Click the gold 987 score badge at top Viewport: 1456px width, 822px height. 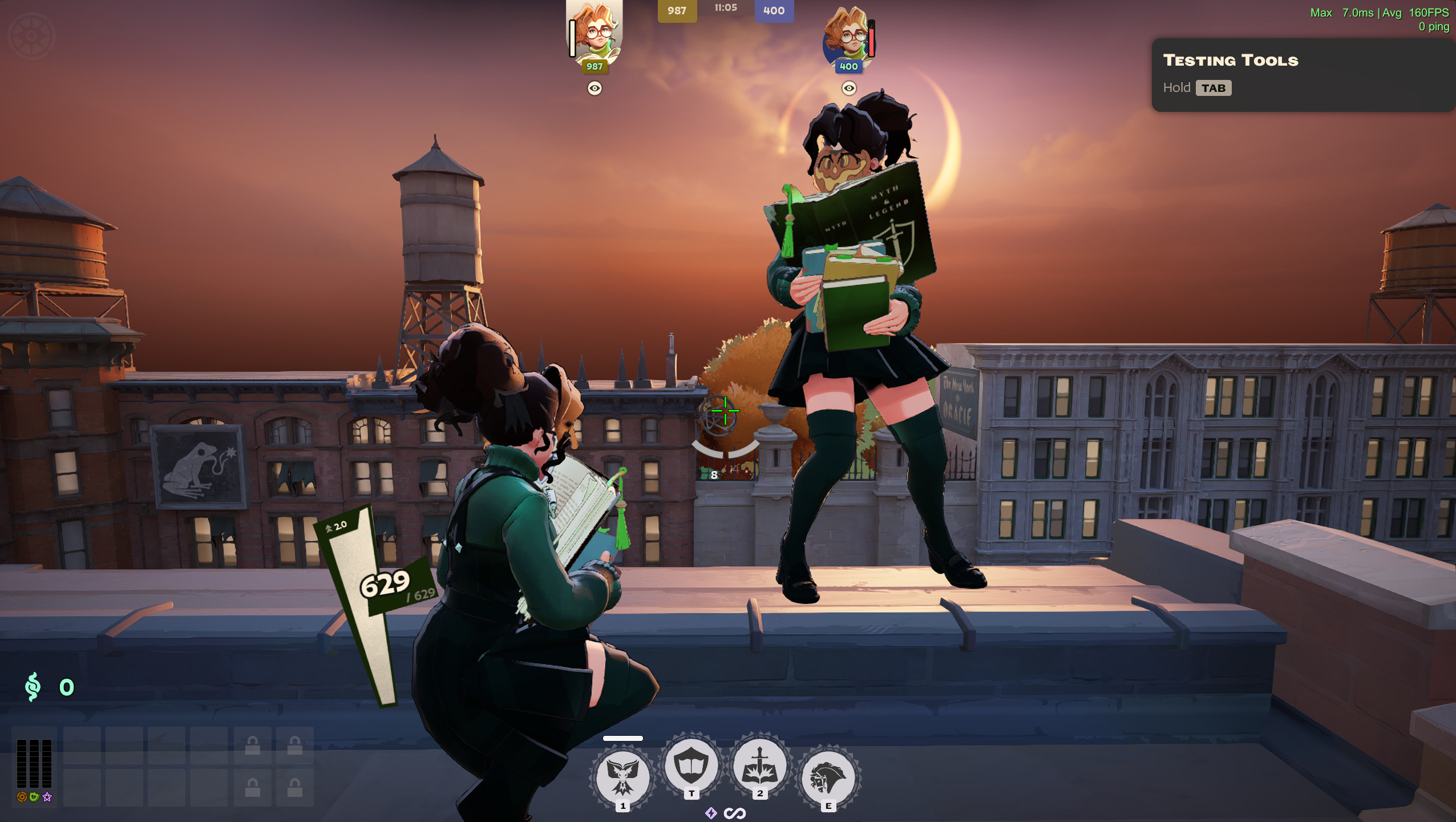[x=677, y=11]
